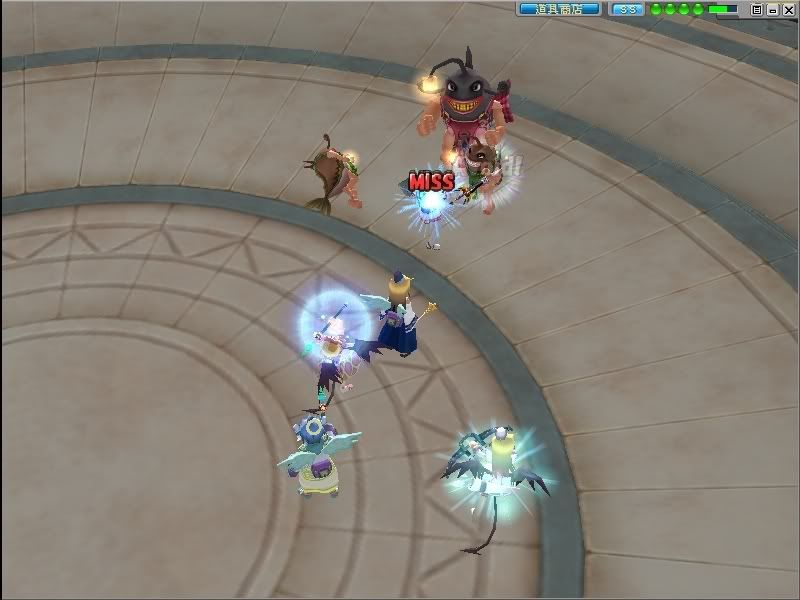
Task: Close the game window
Action: (x=788, y=9)
